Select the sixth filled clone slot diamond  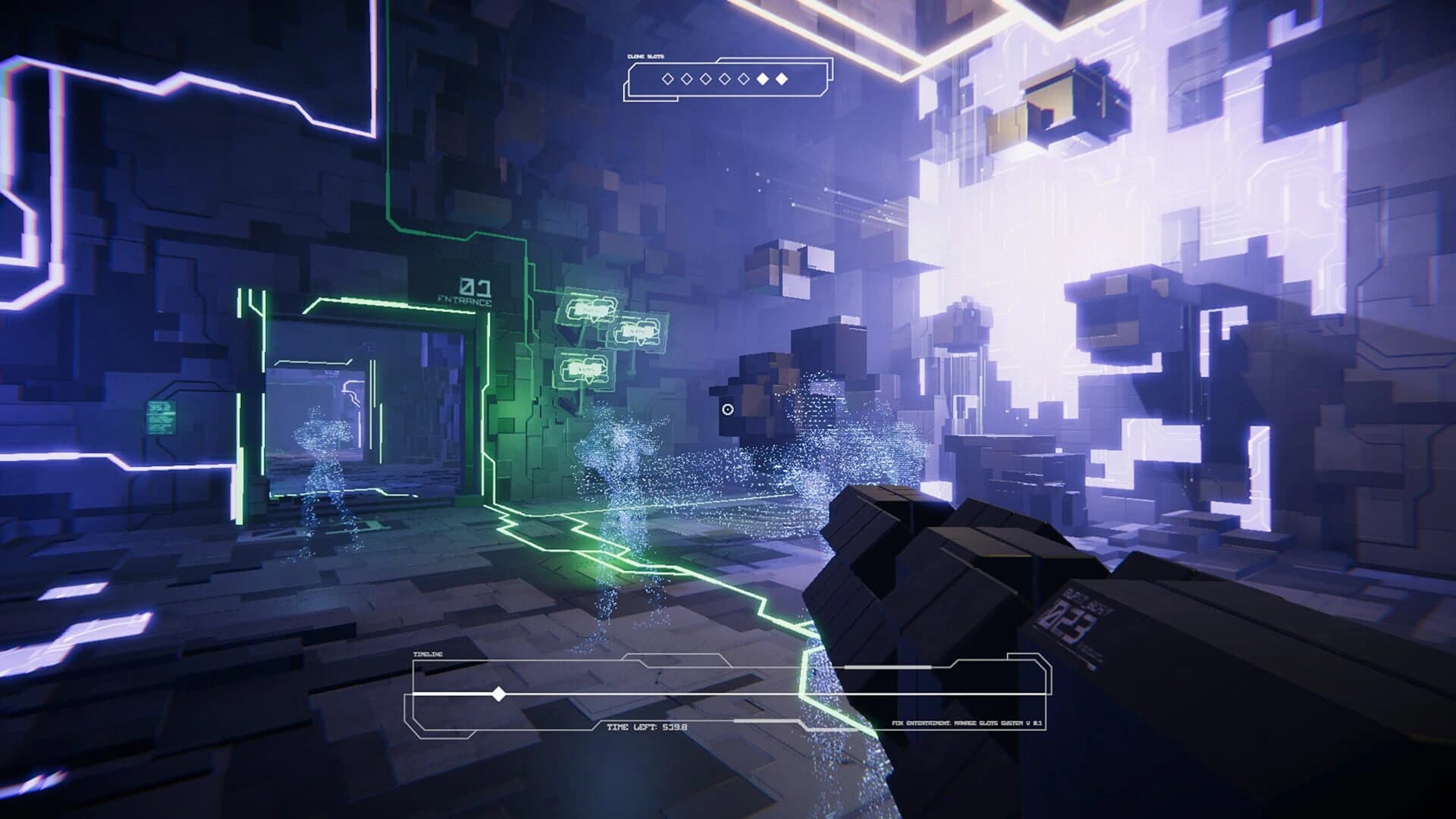pyautogui.click(x=762, y=78)
